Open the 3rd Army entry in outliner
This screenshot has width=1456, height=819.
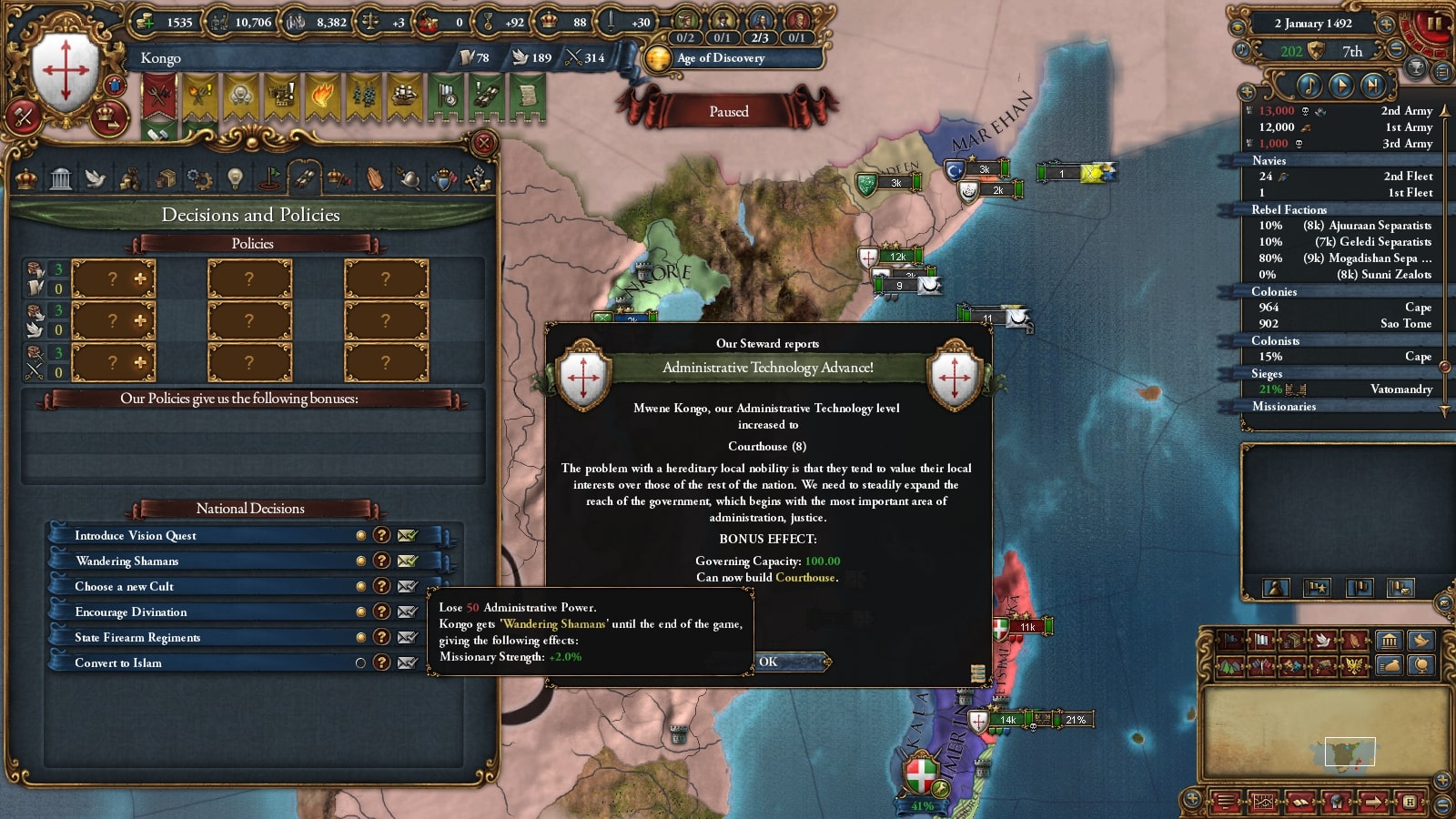(x=1407, y=144)
